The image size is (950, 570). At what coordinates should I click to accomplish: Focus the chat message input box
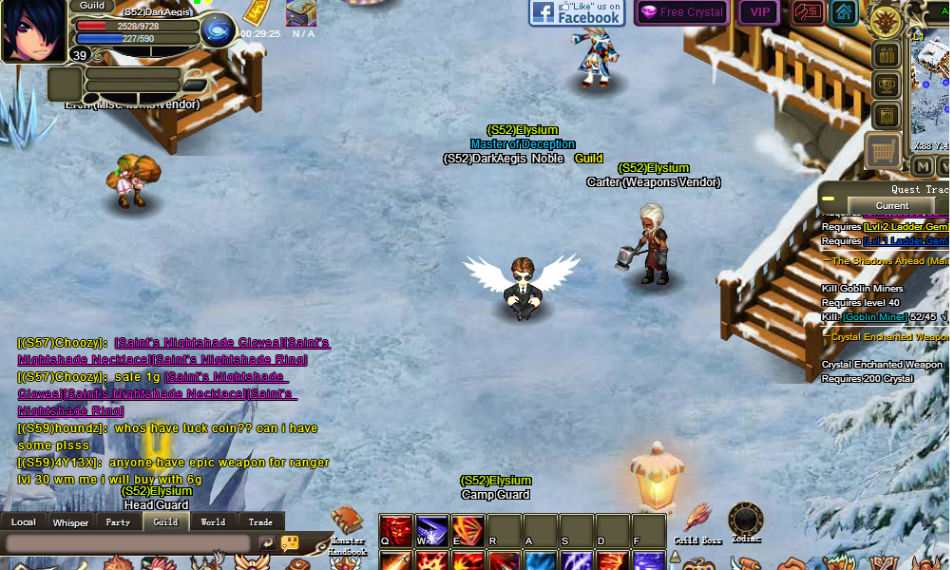128,543
